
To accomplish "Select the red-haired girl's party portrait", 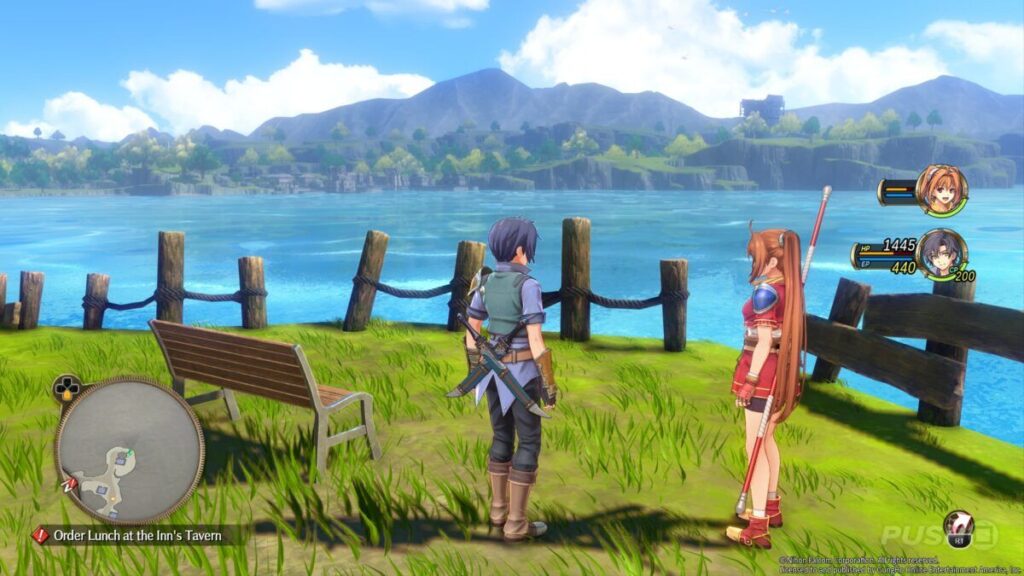I will 940,189.
